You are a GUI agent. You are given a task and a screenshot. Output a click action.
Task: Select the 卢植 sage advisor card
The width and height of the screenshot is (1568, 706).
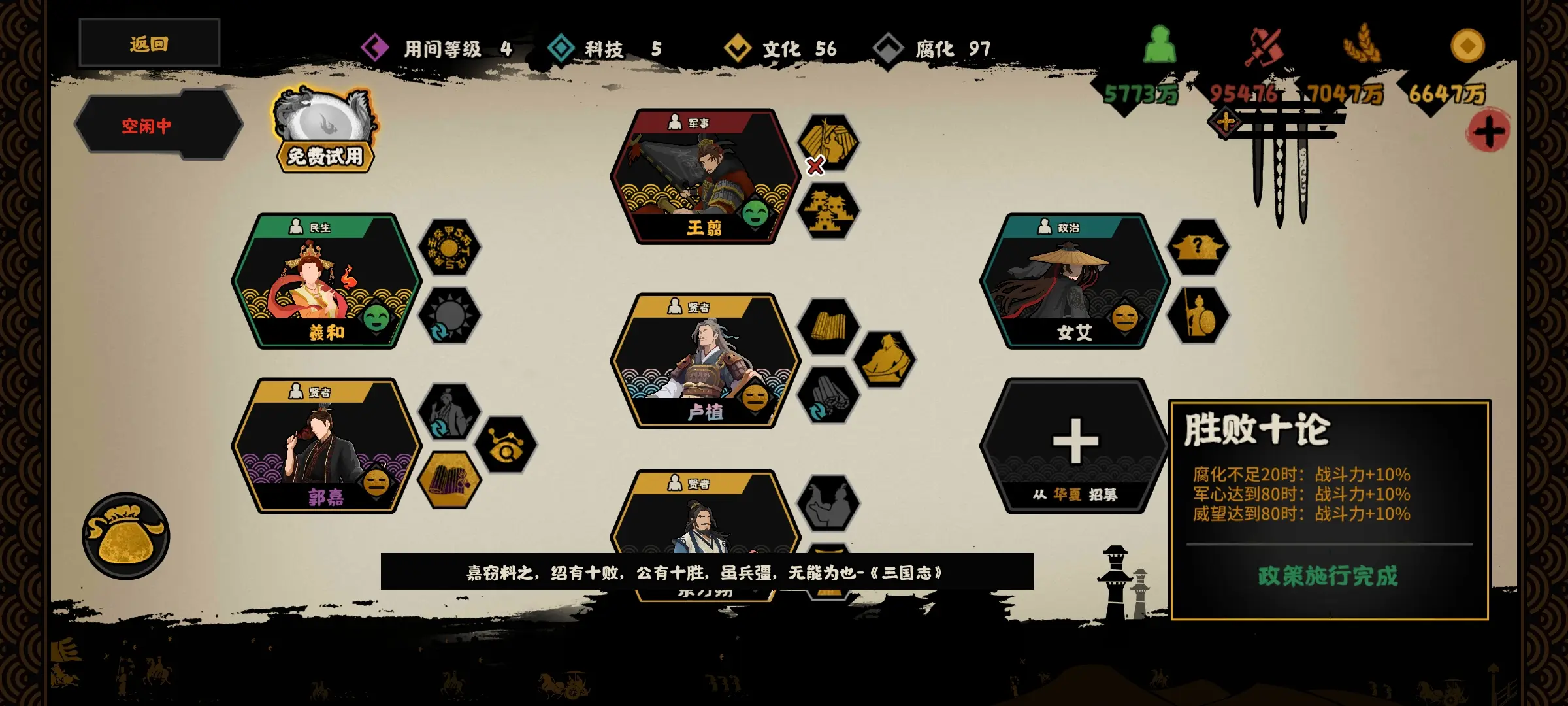[705, 361]
